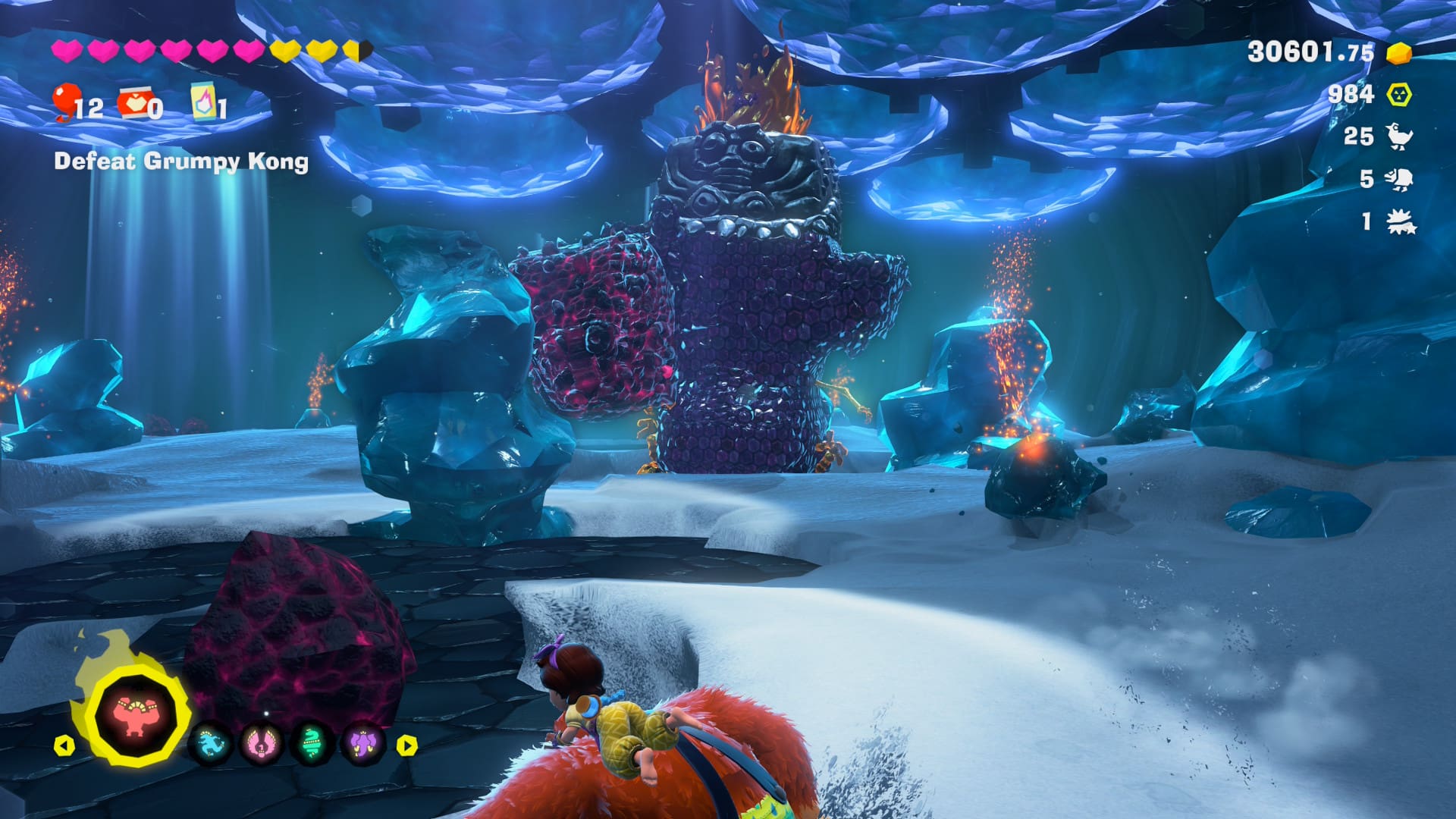Viewport: 1456px width, 819px height.
Task: Select the red Kong Bananza transformation icon
Action: tap(135, 717)
